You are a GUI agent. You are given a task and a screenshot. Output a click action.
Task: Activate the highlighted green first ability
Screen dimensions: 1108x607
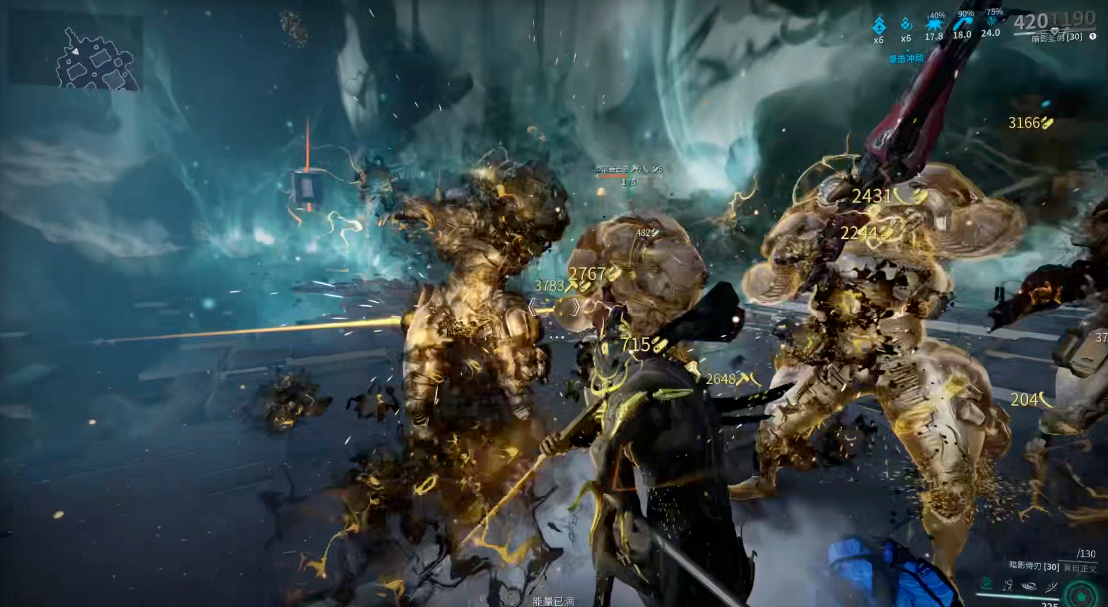[986, 584]
